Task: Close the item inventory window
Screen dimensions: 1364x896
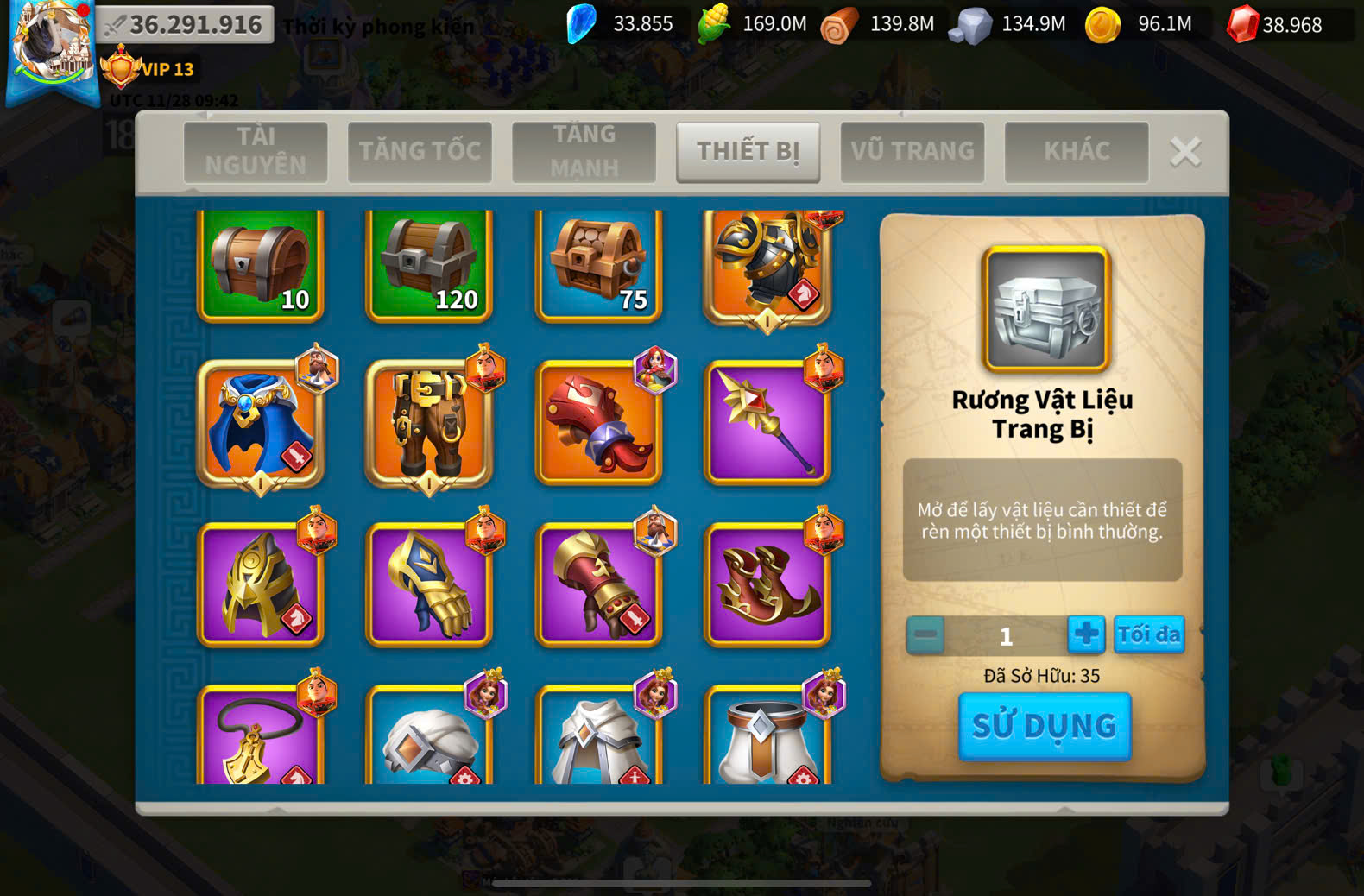Action: pos(1185,152)
